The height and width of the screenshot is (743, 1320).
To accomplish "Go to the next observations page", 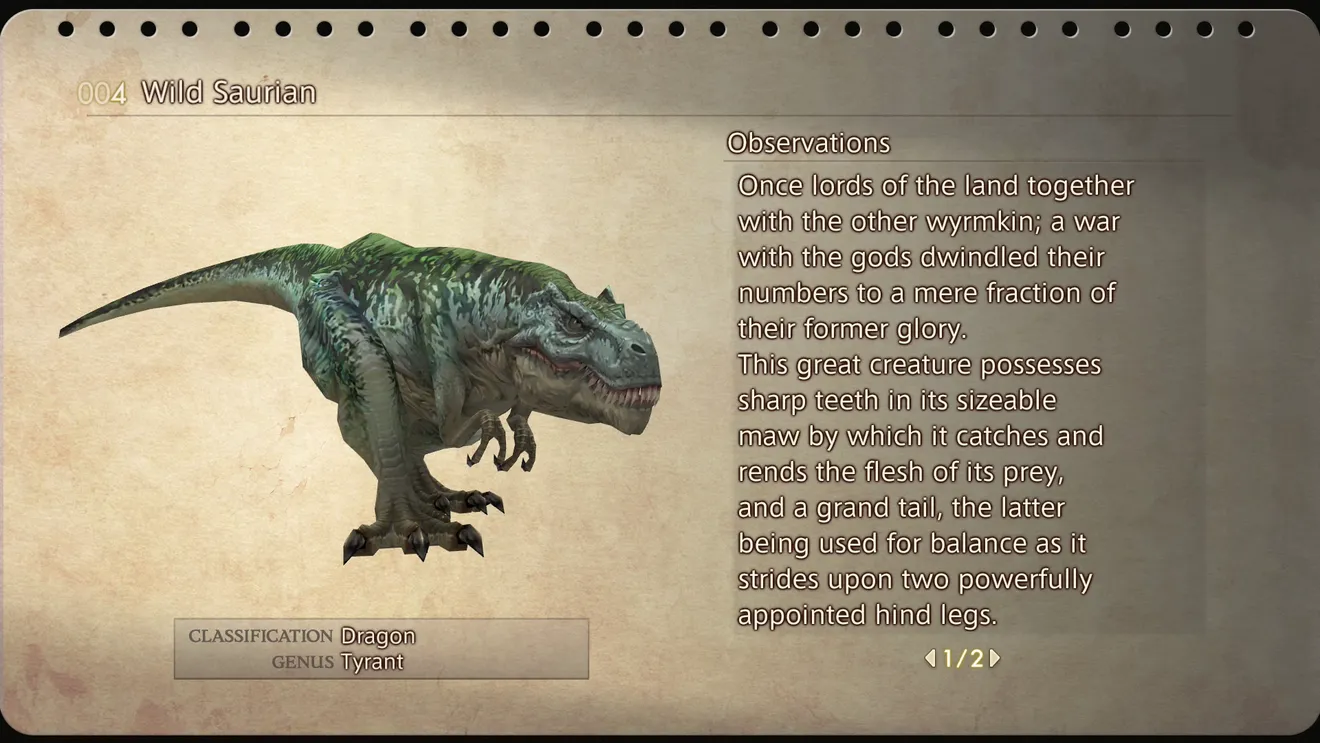I will pos(995,658).
